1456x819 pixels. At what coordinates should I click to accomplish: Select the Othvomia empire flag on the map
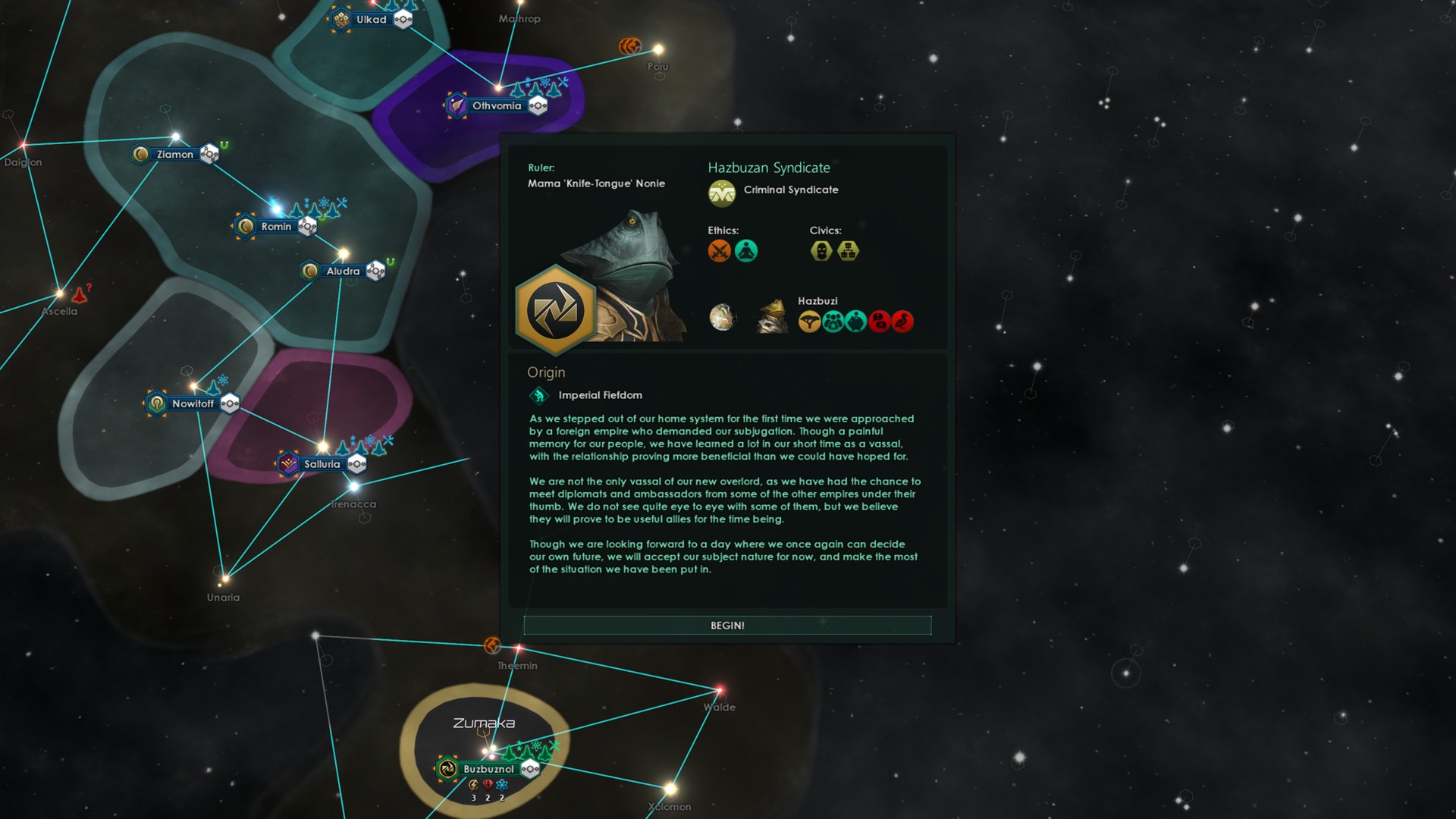[456, 105]
